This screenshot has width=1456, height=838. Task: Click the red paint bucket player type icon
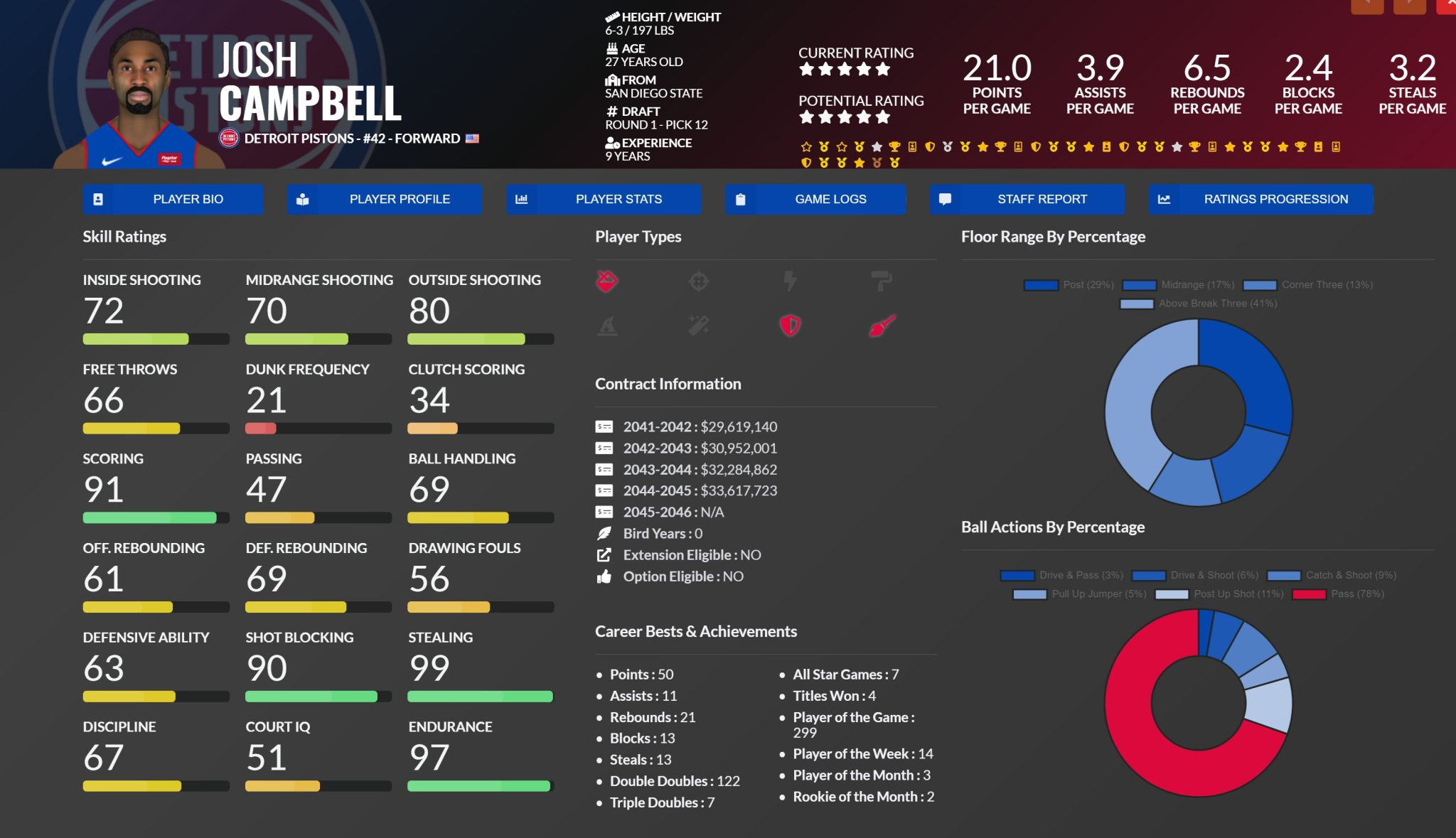point(606,281)
